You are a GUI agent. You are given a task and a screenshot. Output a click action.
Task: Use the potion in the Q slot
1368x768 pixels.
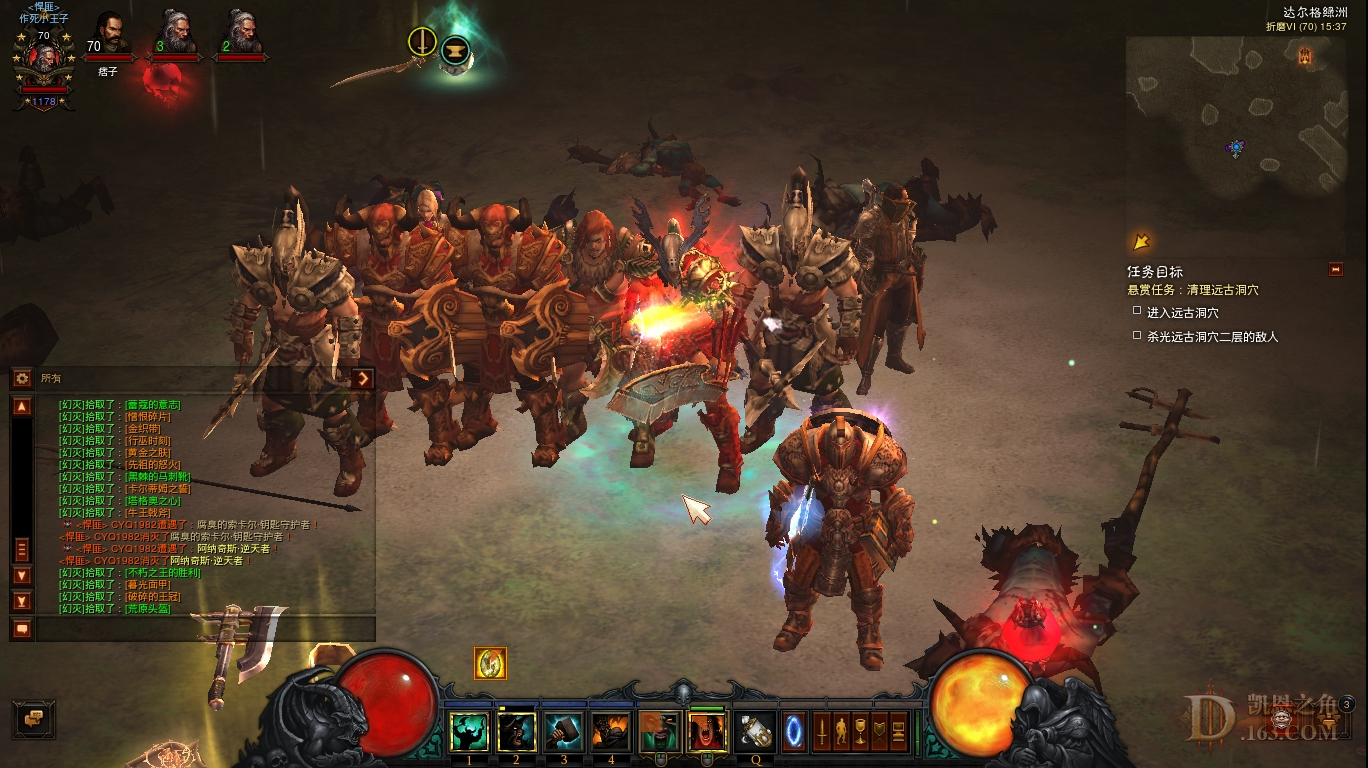click(x=754, y=730)
